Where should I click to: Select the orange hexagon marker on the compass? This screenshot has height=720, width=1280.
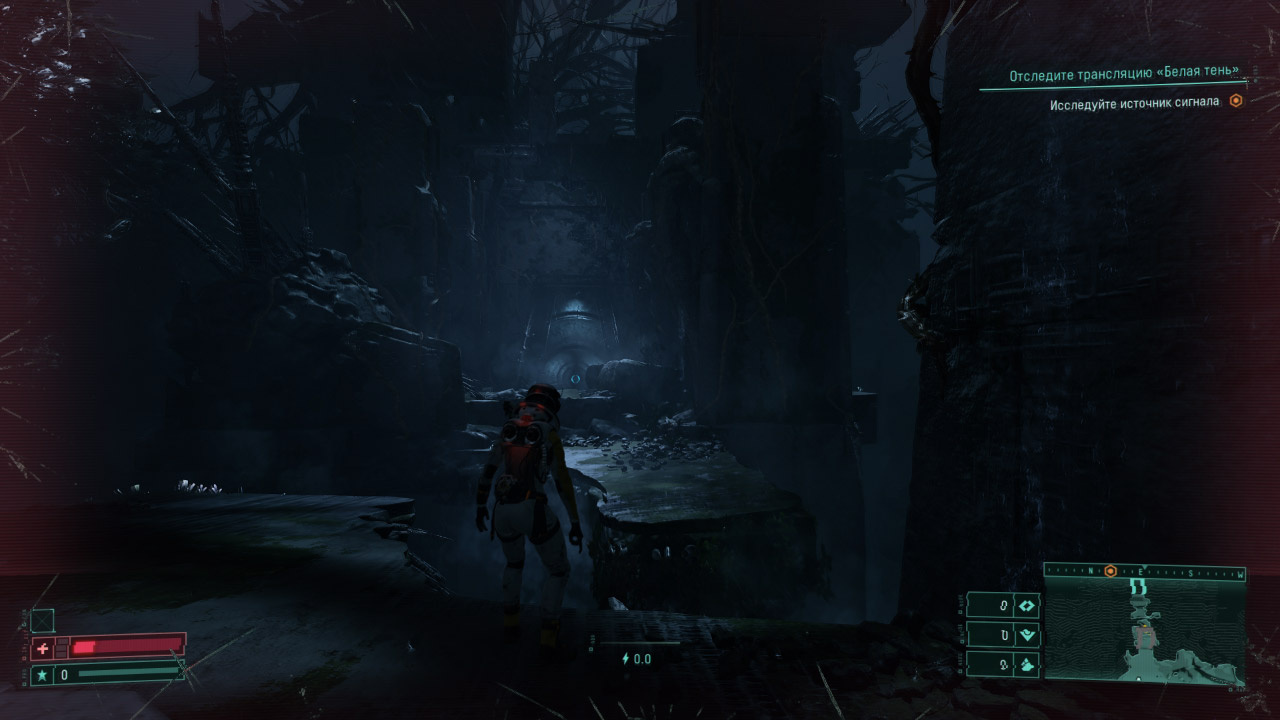(x=1110, y=572)
